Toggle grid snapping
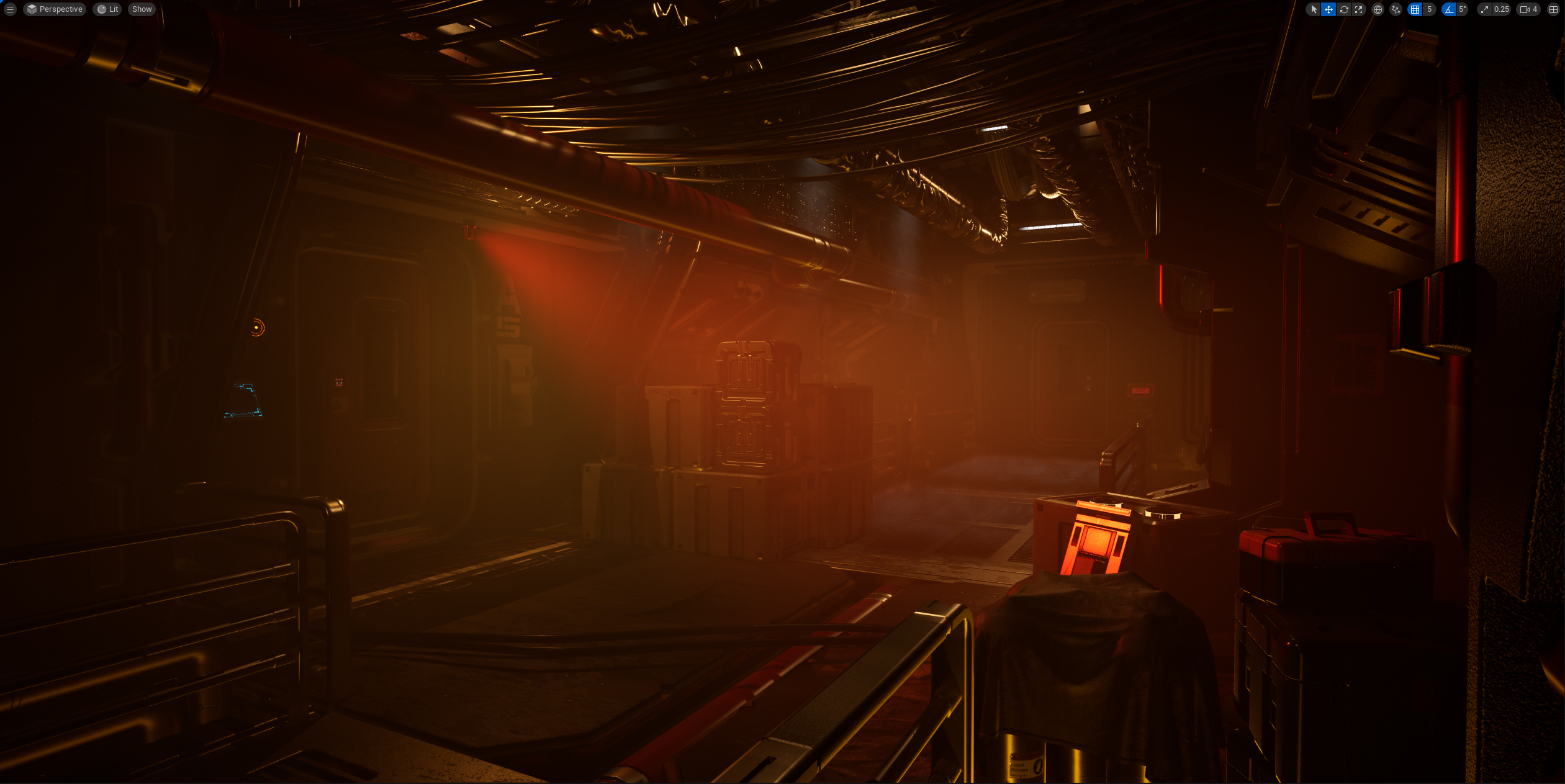 (x=1415, y=9)
